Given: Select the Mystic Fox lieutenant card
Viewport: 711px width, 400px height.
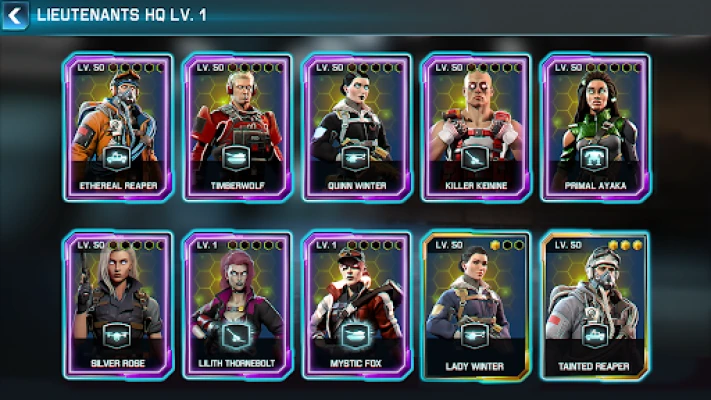Looking at the screenshot, I should (x=357, y=305).
